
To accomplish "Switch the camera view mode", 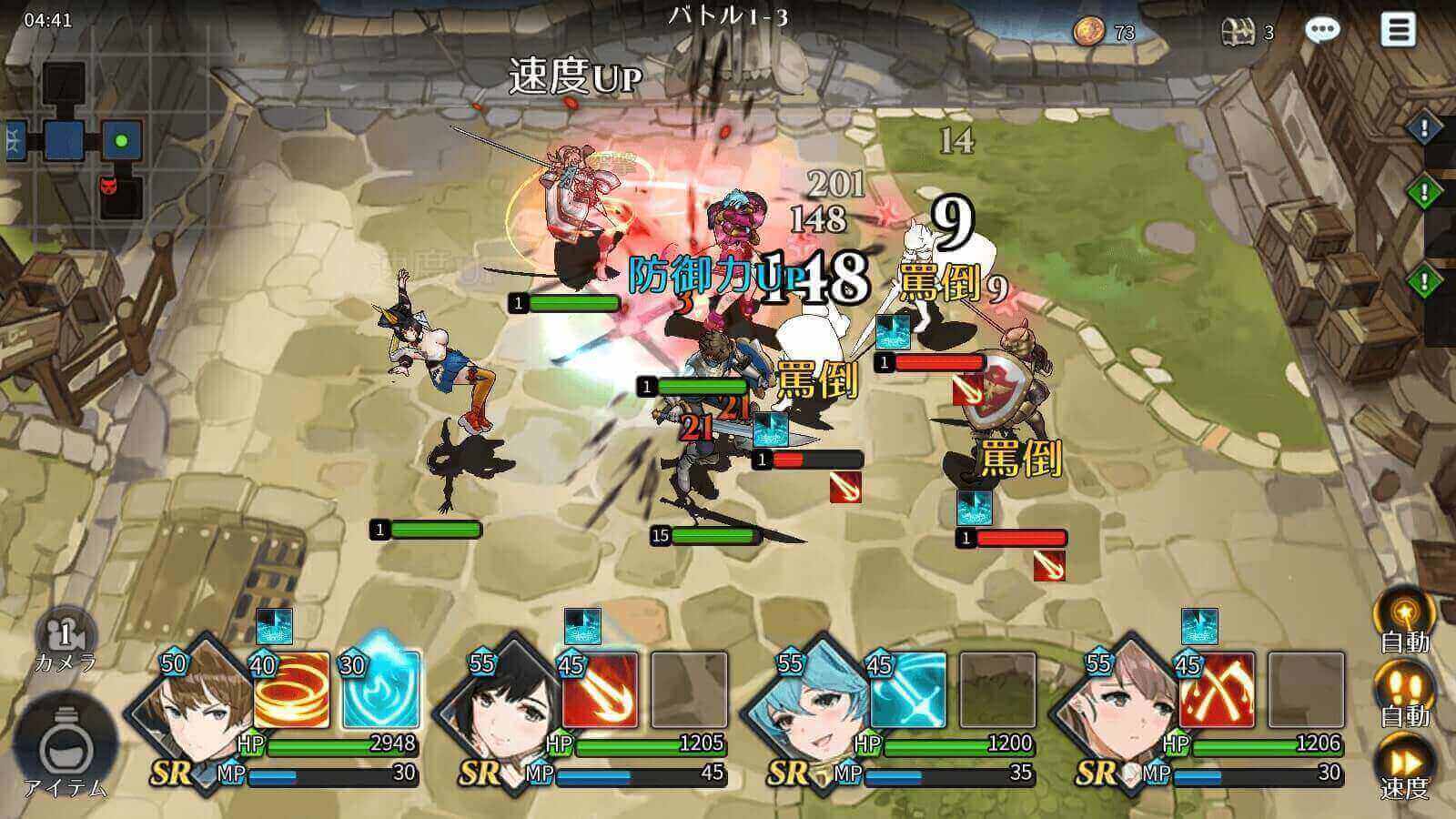I will tap(65, 635).
